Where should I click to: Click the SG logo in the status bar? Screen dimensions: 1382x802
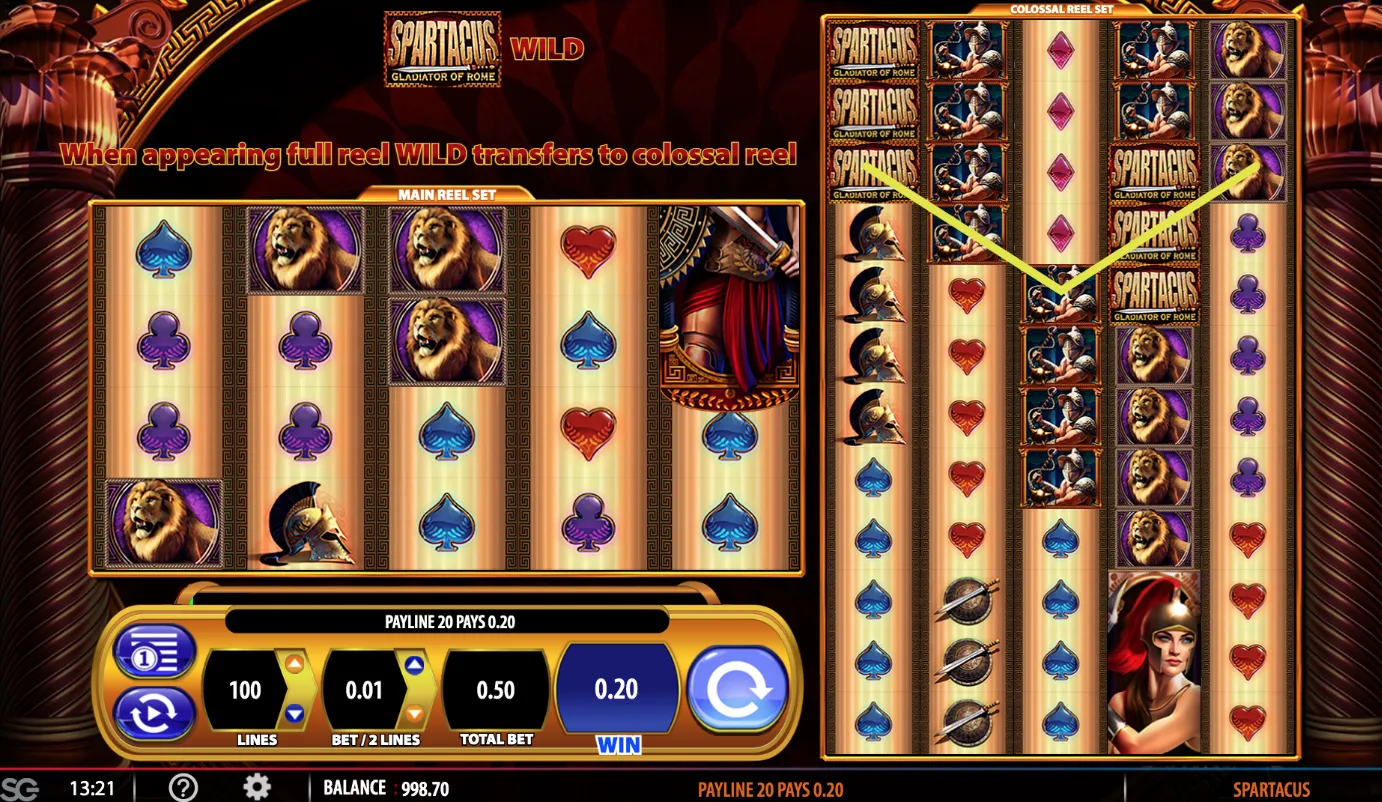(x=22, y=788)
